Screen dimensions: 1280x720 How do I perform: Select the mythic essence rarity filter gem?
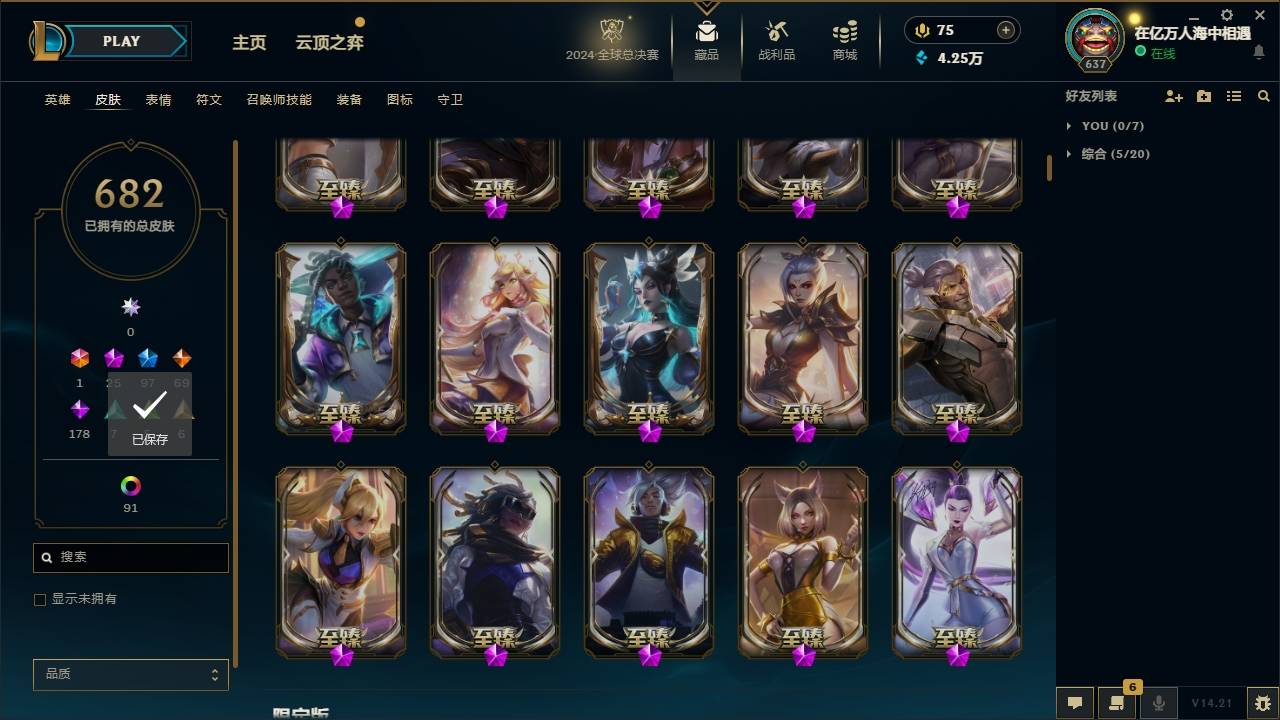click(x=130, y=307)
